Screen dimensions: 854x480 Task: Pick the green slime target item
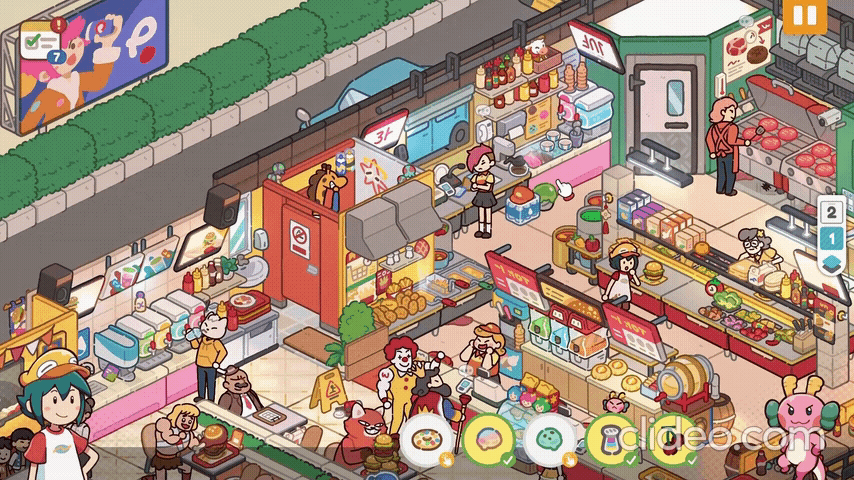pos(550,439)
